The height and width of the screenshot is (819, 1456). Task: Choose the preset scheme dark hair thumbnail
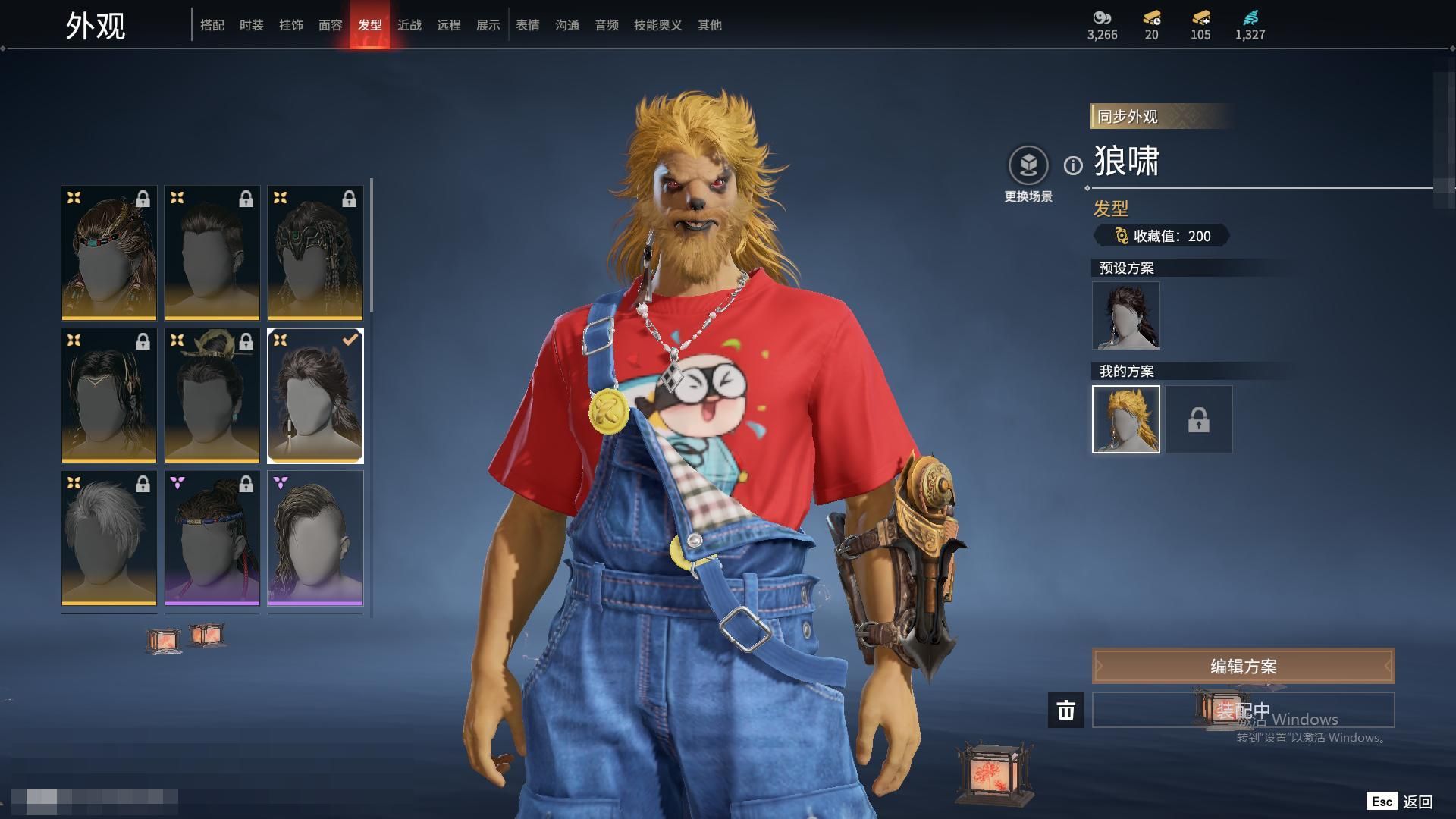tap(1126, 315)
